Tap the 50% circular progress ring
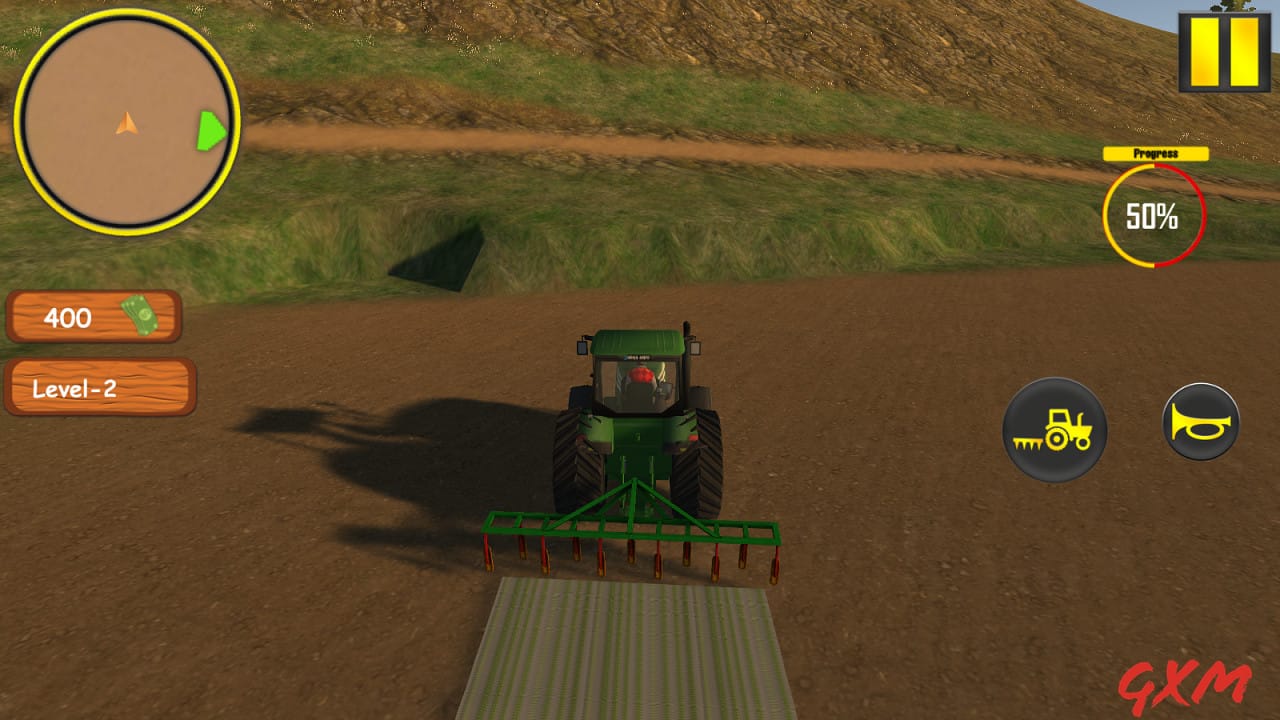Image resolution: width=1280 pixels, height=720 pixels. (1155, 215)
